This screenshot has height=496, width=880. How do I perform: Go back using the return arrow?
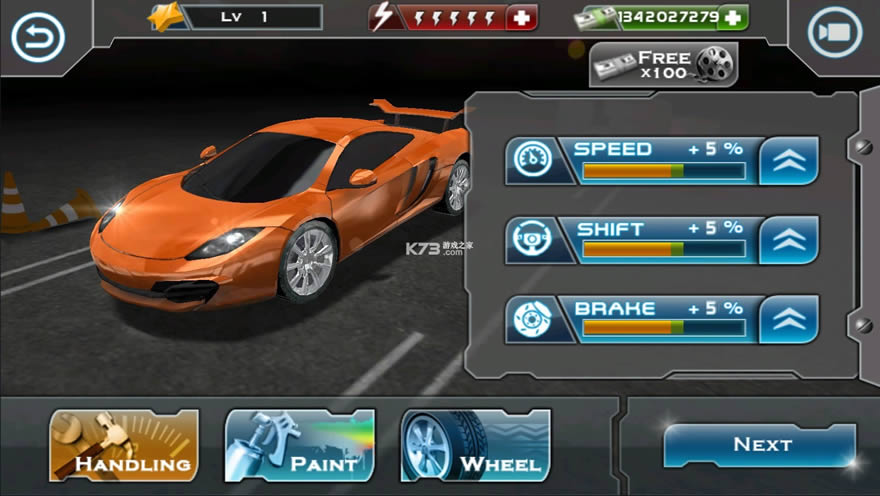(x=37, y=37)
